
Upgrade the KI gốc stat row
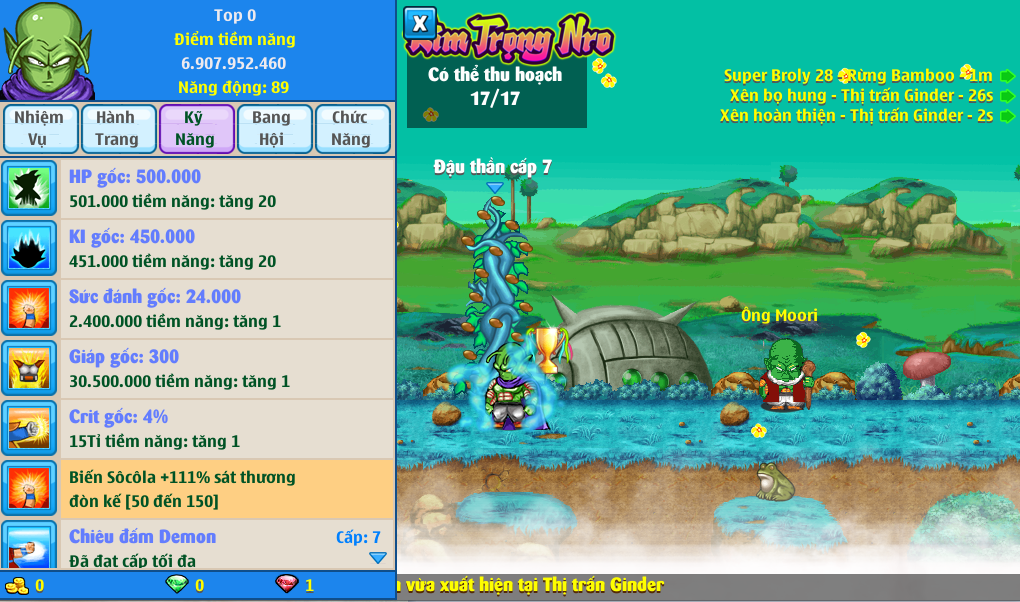point(198,249)
